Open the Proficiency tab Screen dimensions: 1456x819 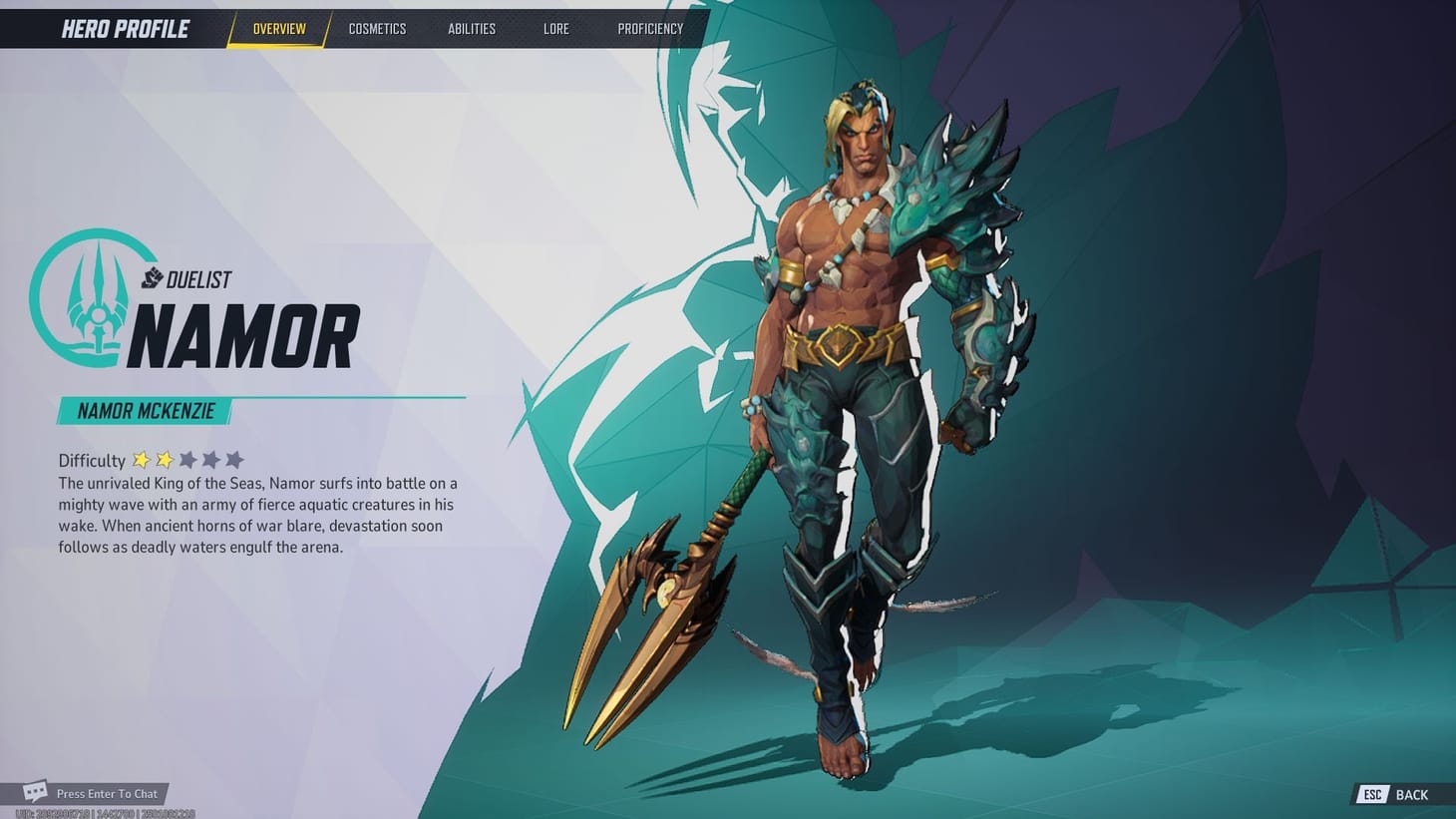[x=649, y=29]
